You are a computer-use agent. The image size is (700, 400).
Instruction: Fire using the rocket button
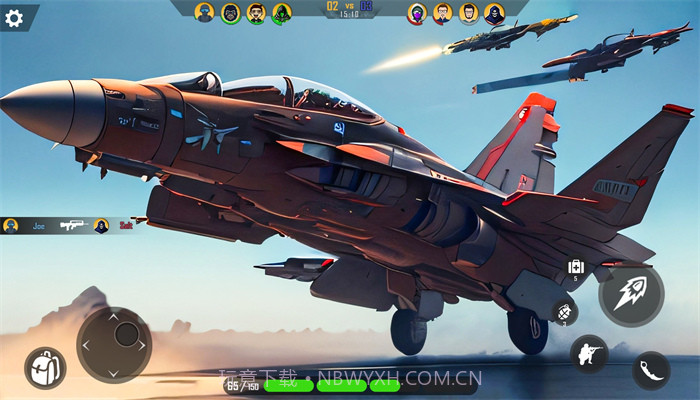coord(631,295)
